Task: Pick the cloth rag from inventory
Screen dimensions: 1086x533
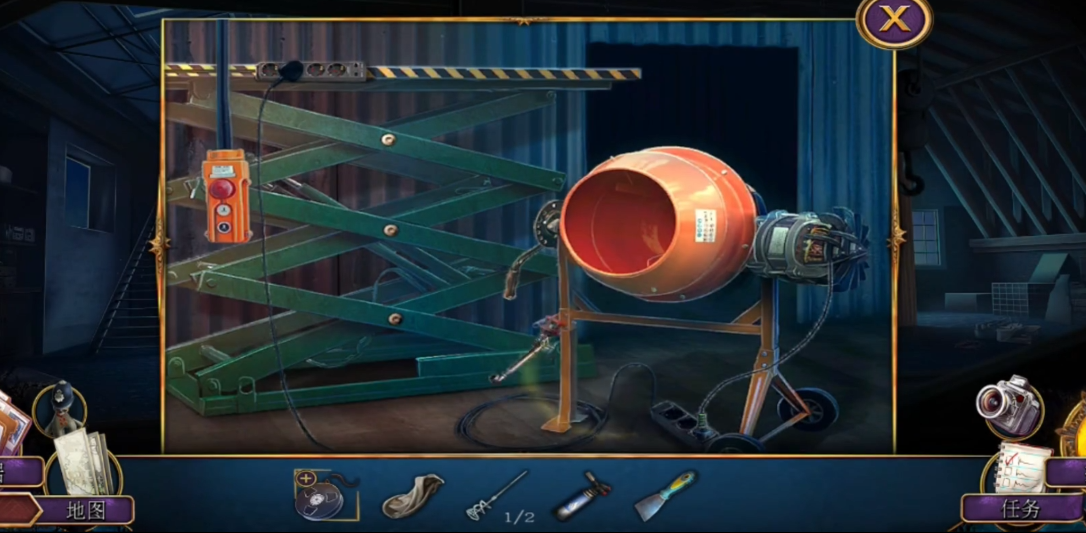Action: (x=412, y=495)
